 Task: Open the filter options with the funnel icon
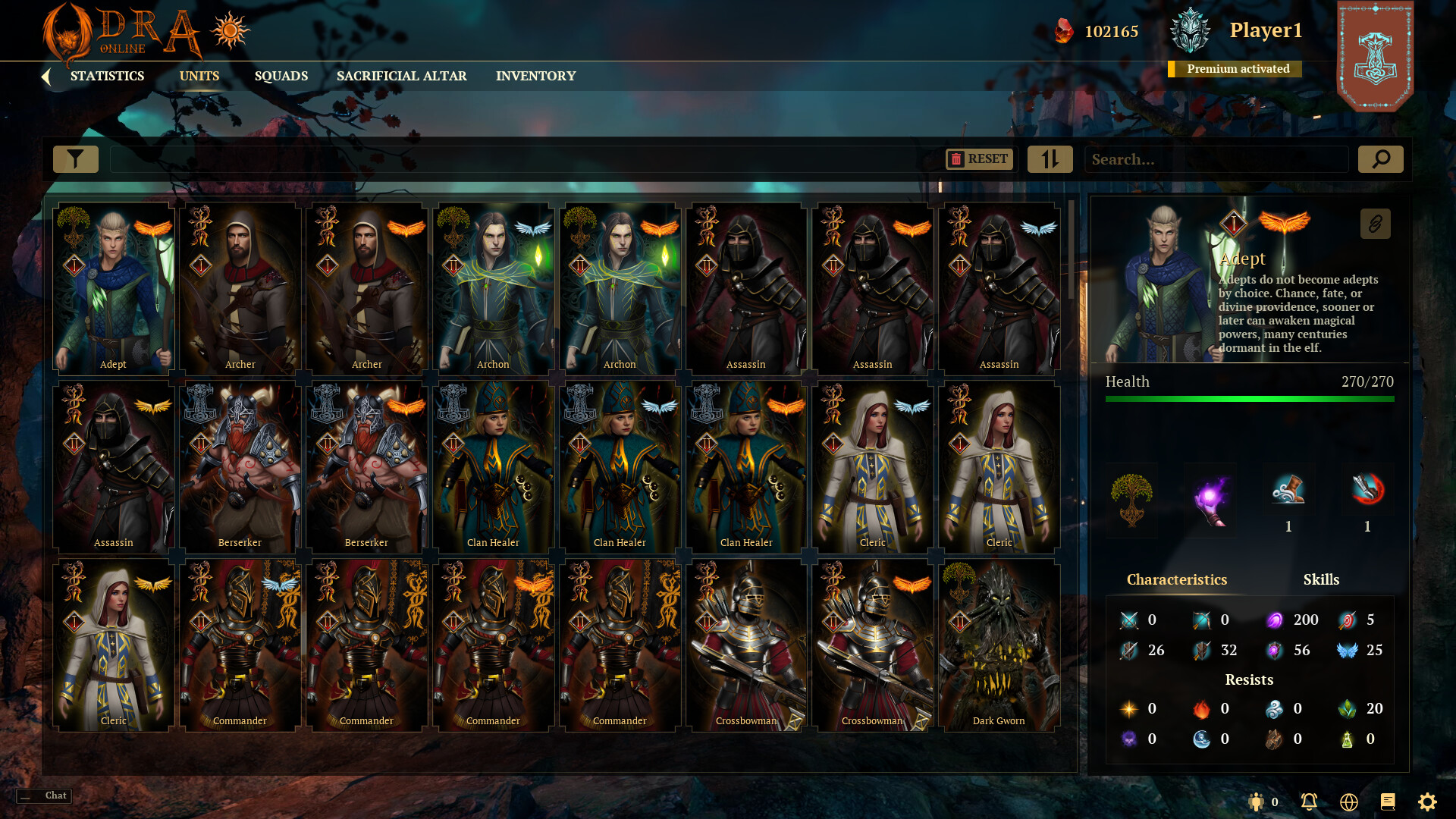point(75,159)
